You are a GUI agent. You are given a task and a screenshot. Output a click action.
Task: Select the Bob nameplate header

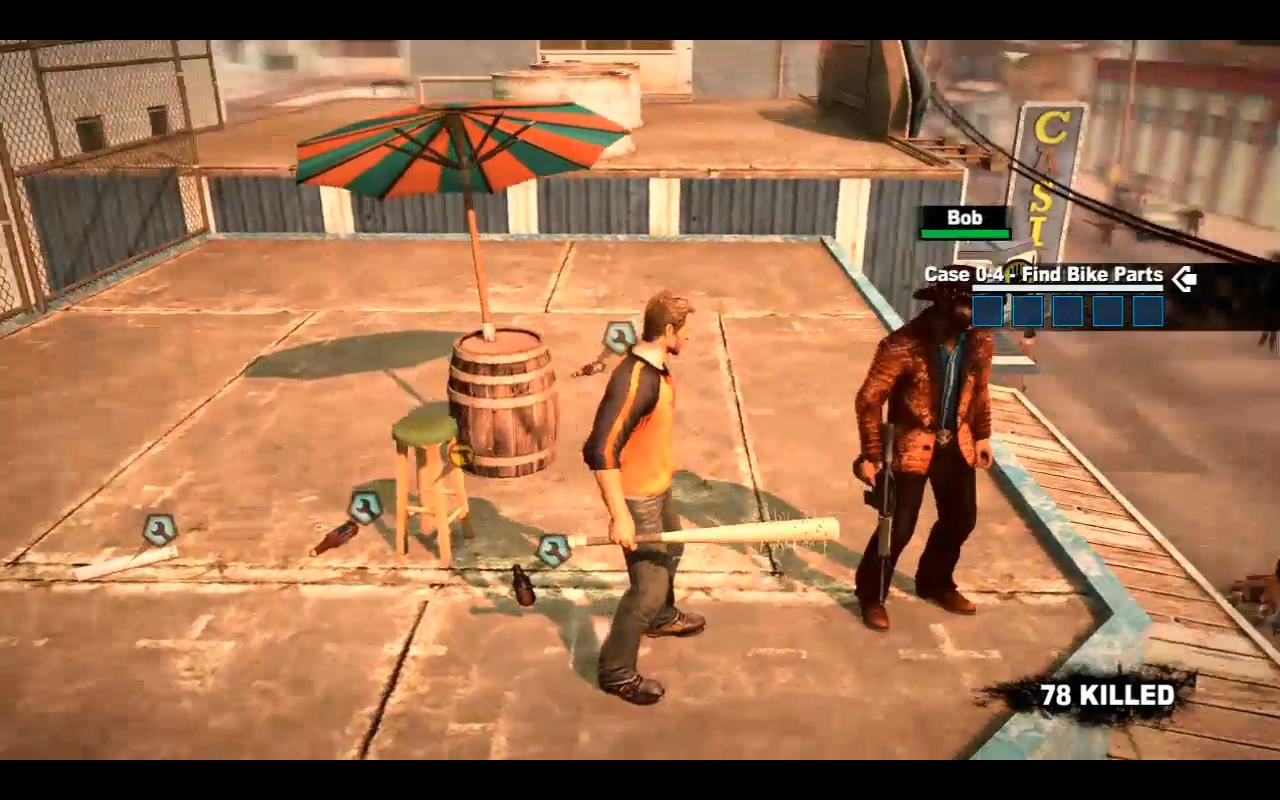964,217
